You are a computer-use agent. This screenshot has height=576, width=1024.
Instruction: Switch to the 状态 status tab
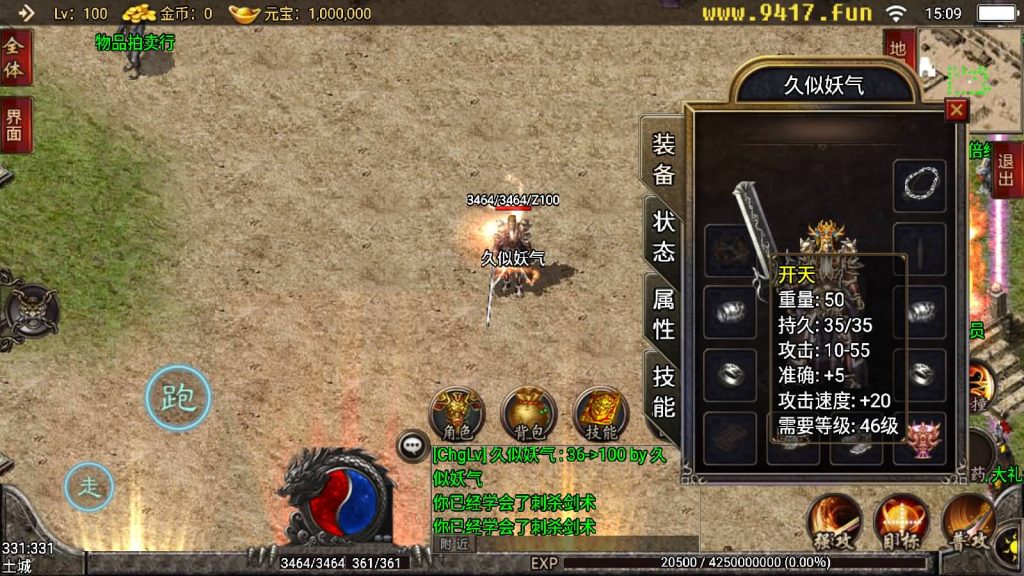(664, 236)
